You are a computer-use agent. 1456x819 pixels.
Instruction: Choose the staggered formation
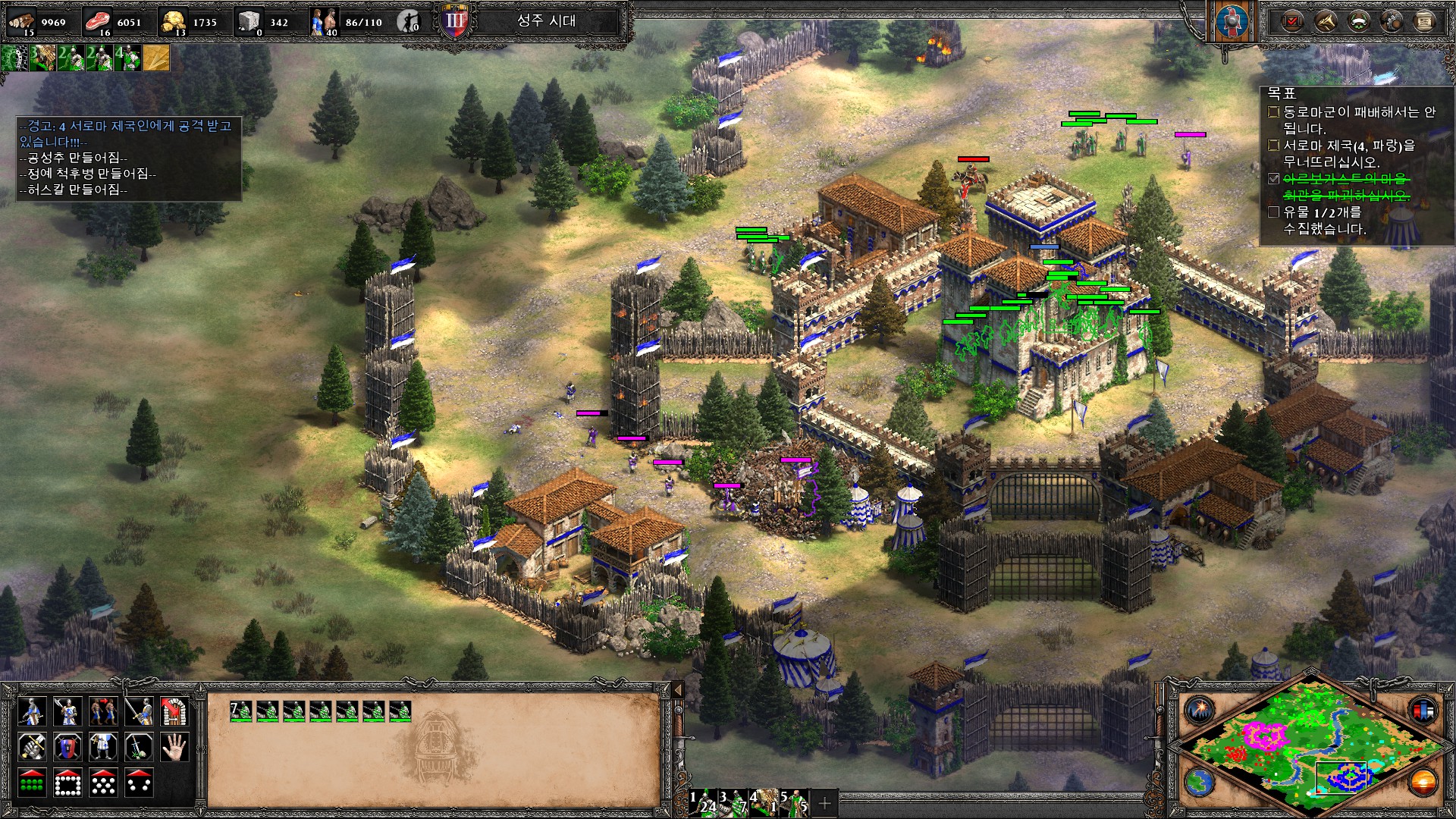pos(103,783)
